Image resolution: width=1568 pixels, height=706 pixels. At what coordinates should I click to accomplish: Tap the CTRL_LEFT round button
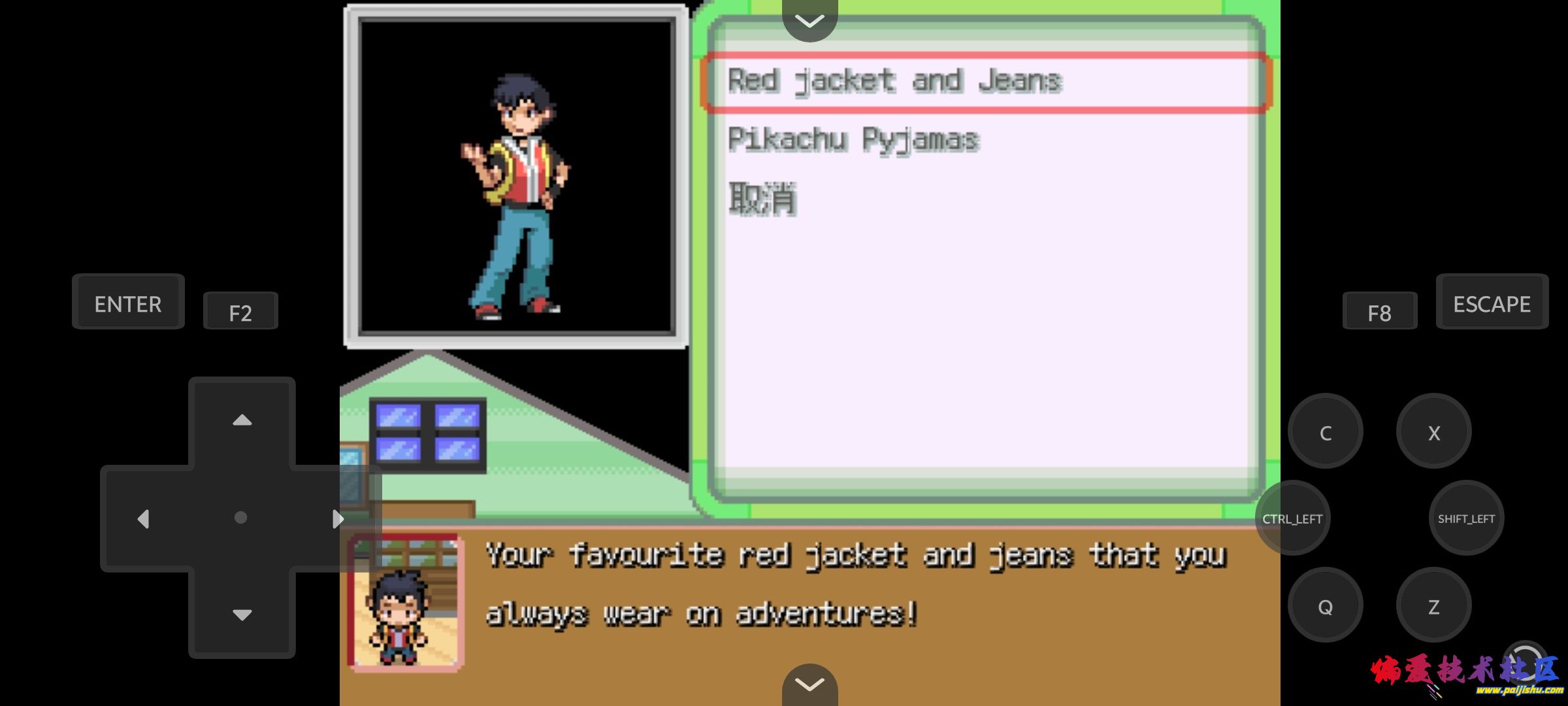click(1292, 518)
